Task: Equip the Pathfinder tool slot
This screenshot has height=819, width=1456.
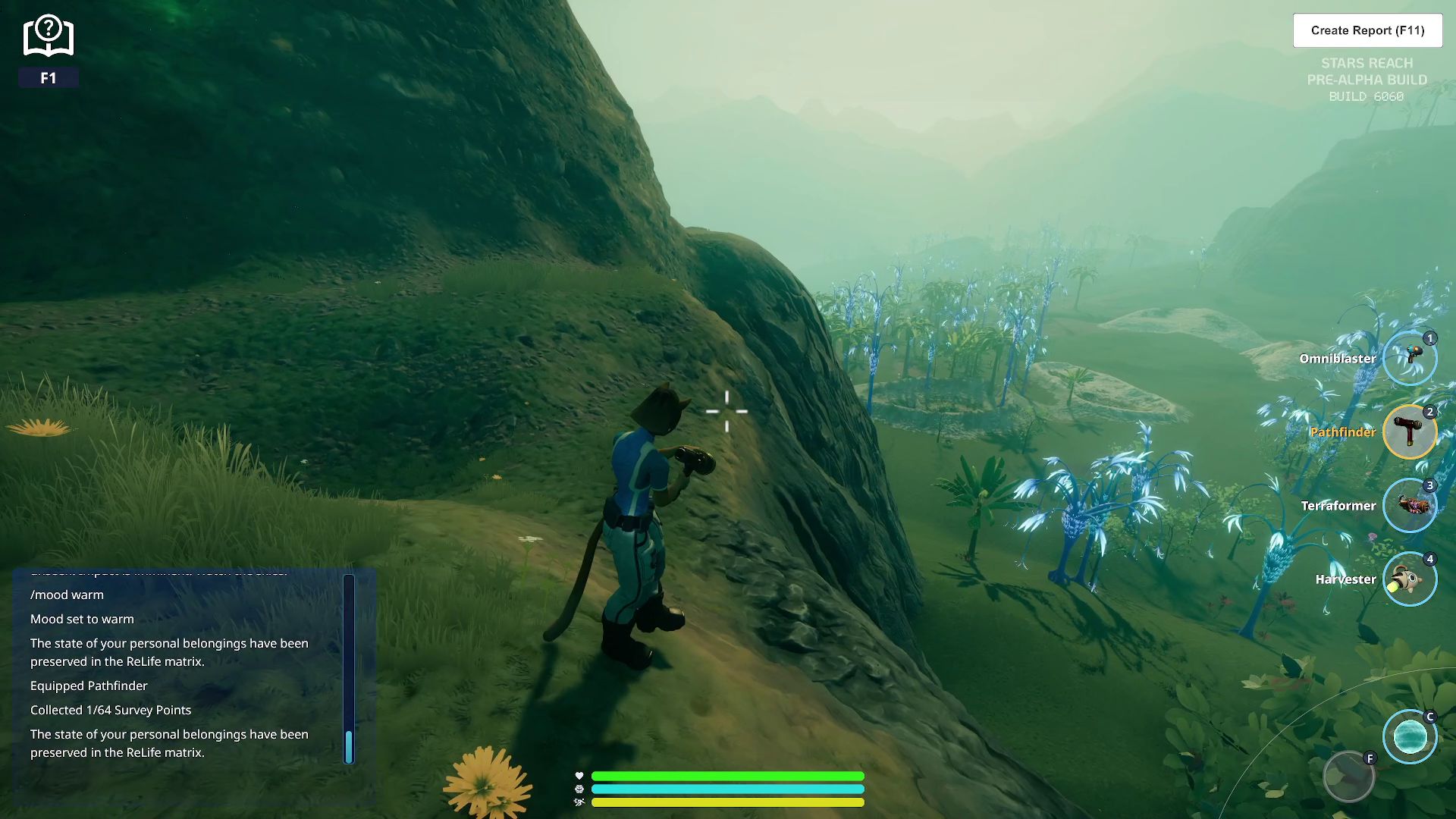Action: point(1409,432)
